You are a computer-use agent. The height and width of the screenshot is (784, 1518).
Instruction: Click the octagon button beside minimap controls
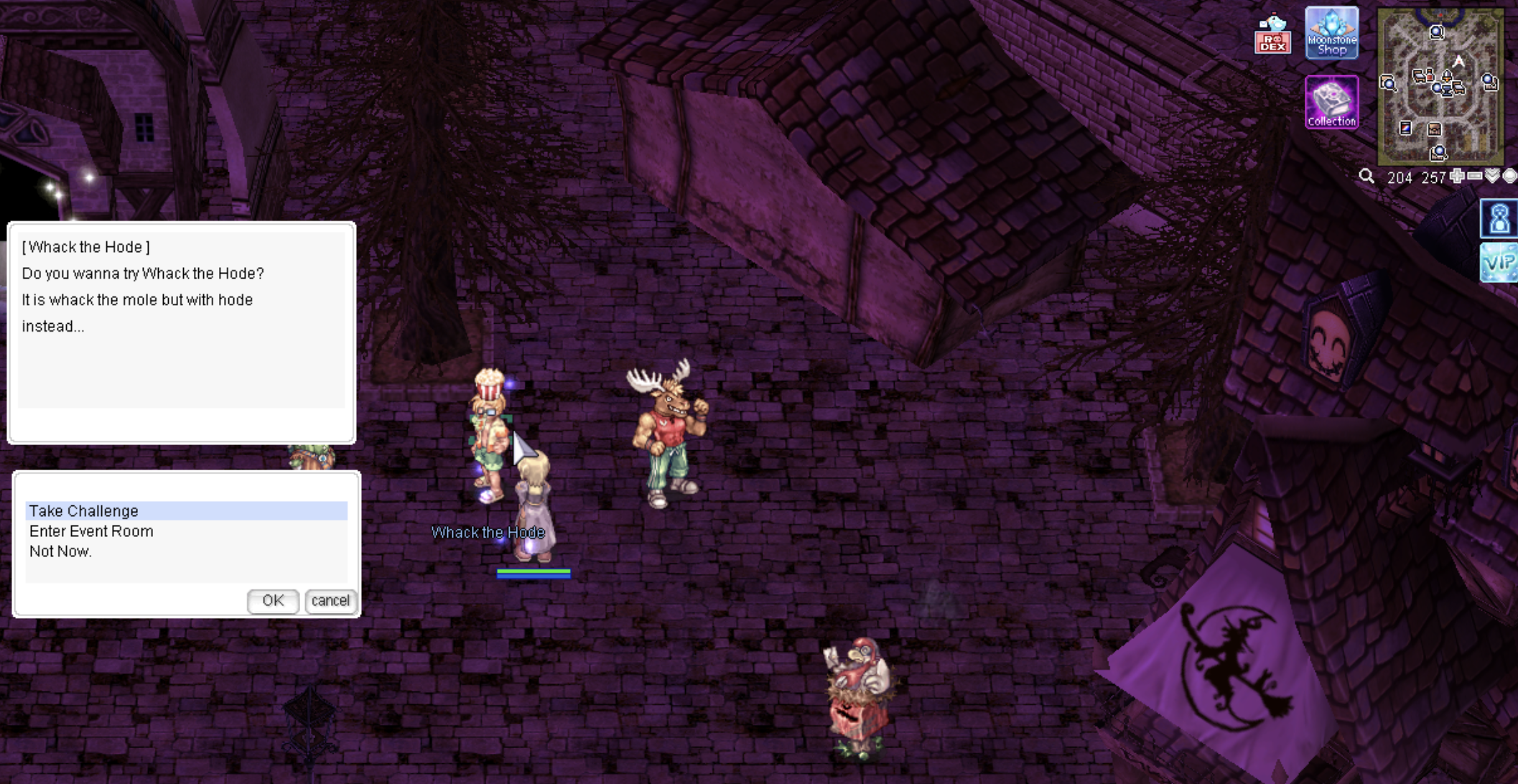(x=1510, y=176)
